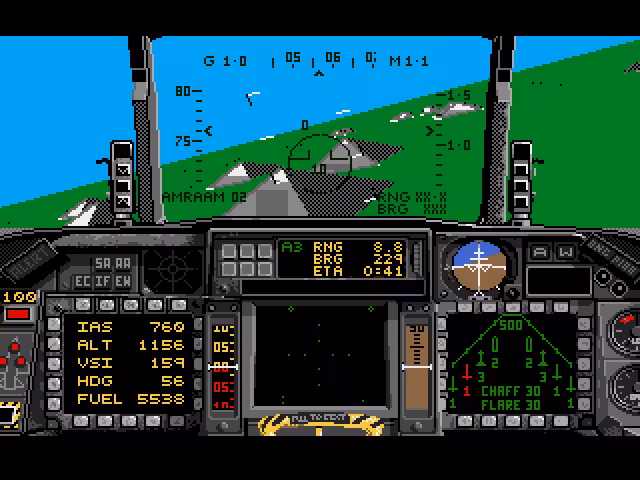Toggle the EC indicator light
This screenshot has width=640, height=480.
[x=83, y=282]
